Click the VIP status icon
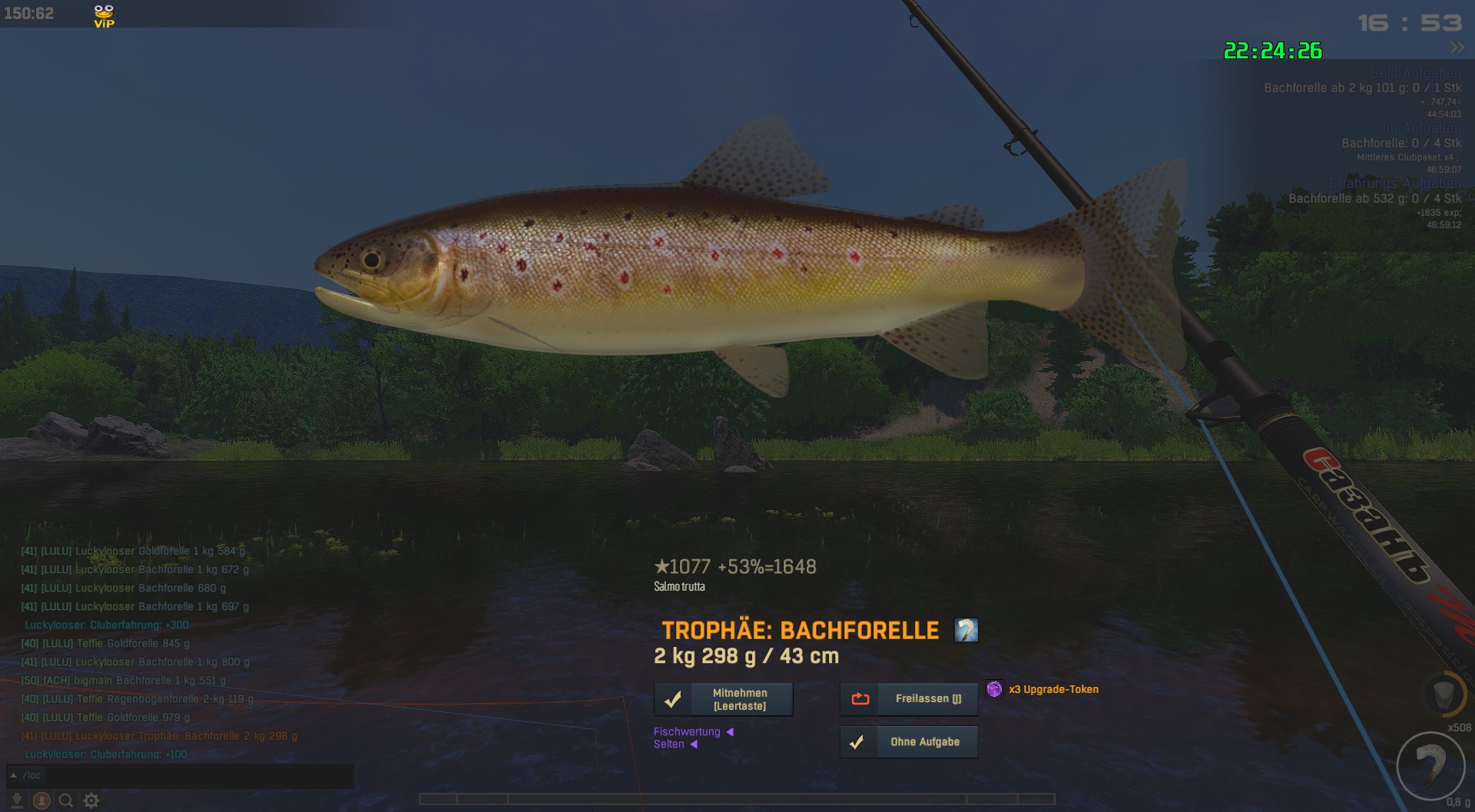The height and width of the screenshot is (812, 1475). [104, 15]
